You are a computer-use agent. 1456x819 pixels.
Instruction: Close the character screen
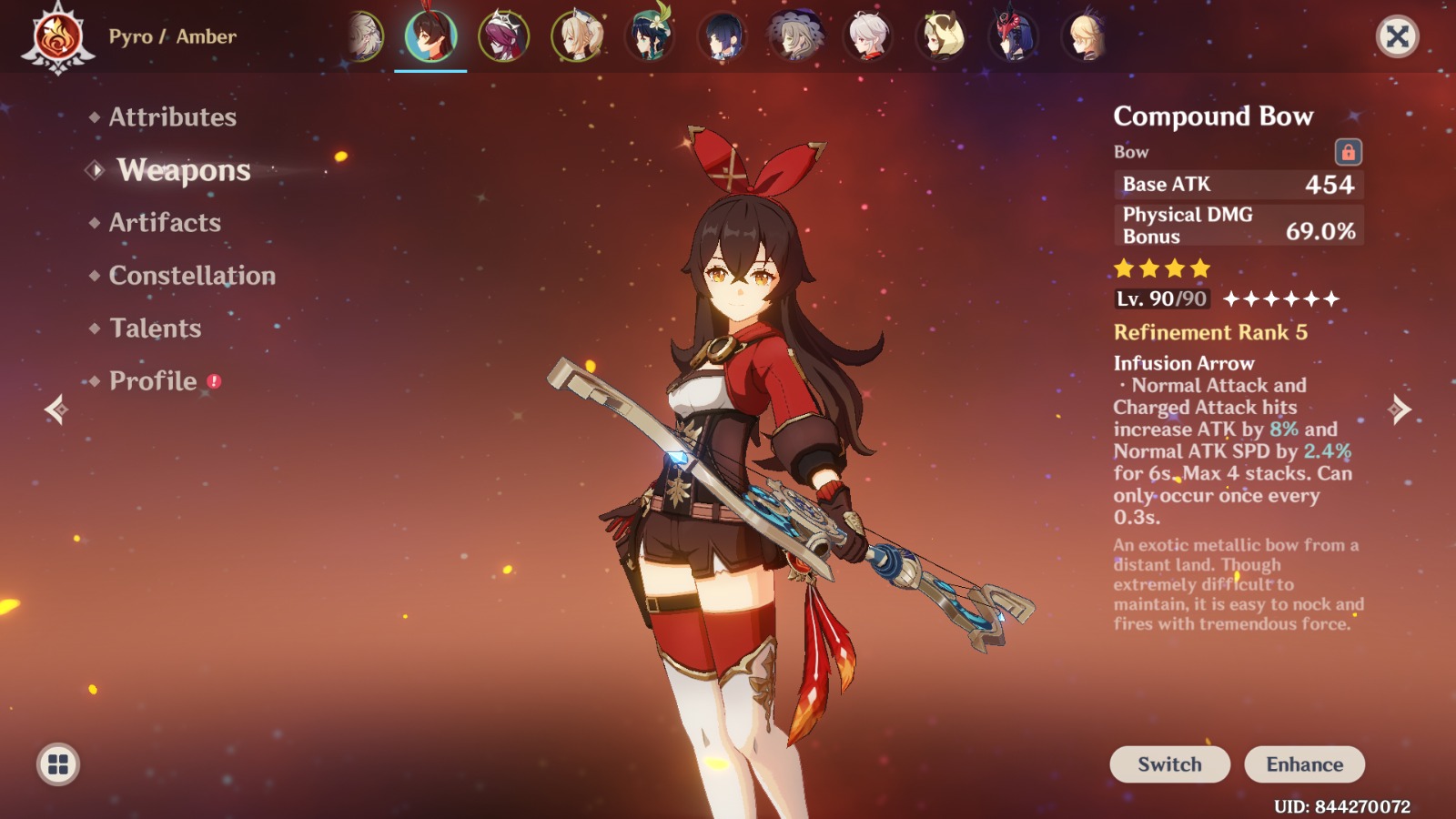click(x=1397, y=36)
